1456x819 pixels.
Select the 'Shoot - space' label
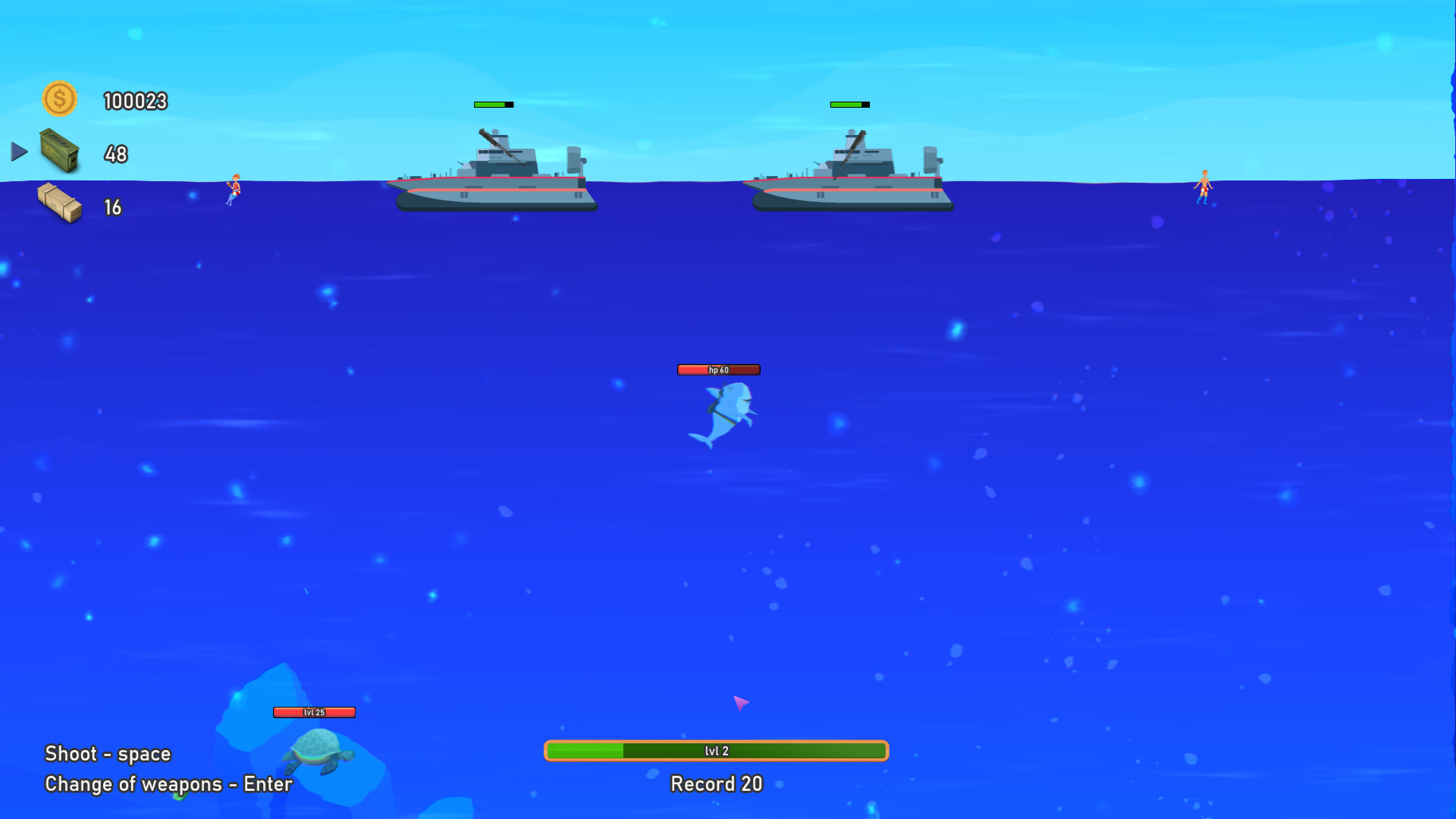click(107, 754)
